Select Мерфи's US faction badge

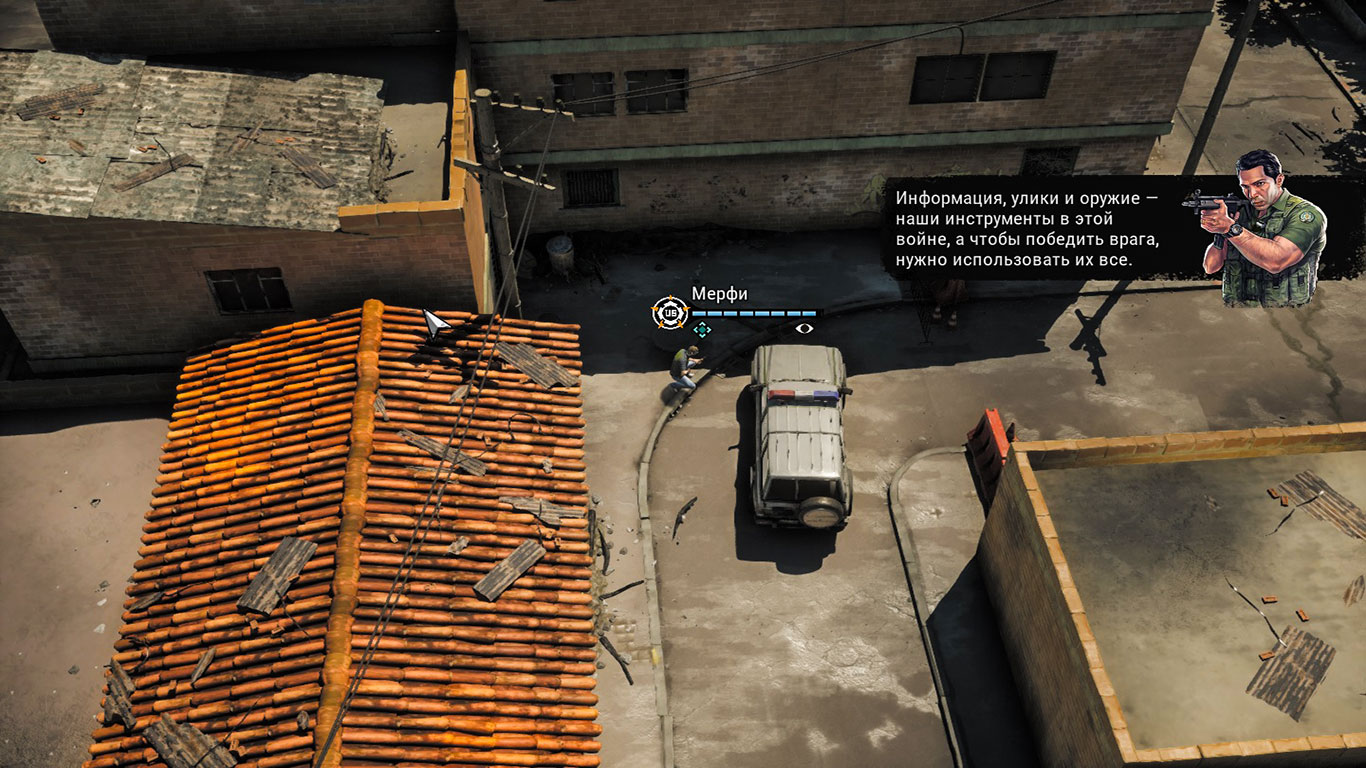(x=668, y=313)
